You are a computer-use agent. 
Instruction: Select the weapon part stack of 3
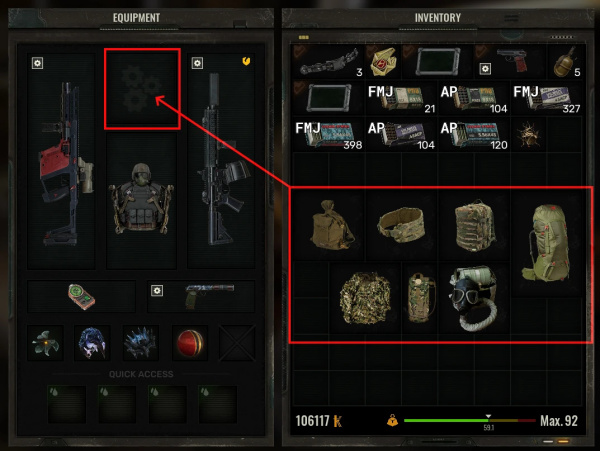click(x=328, y=62)
